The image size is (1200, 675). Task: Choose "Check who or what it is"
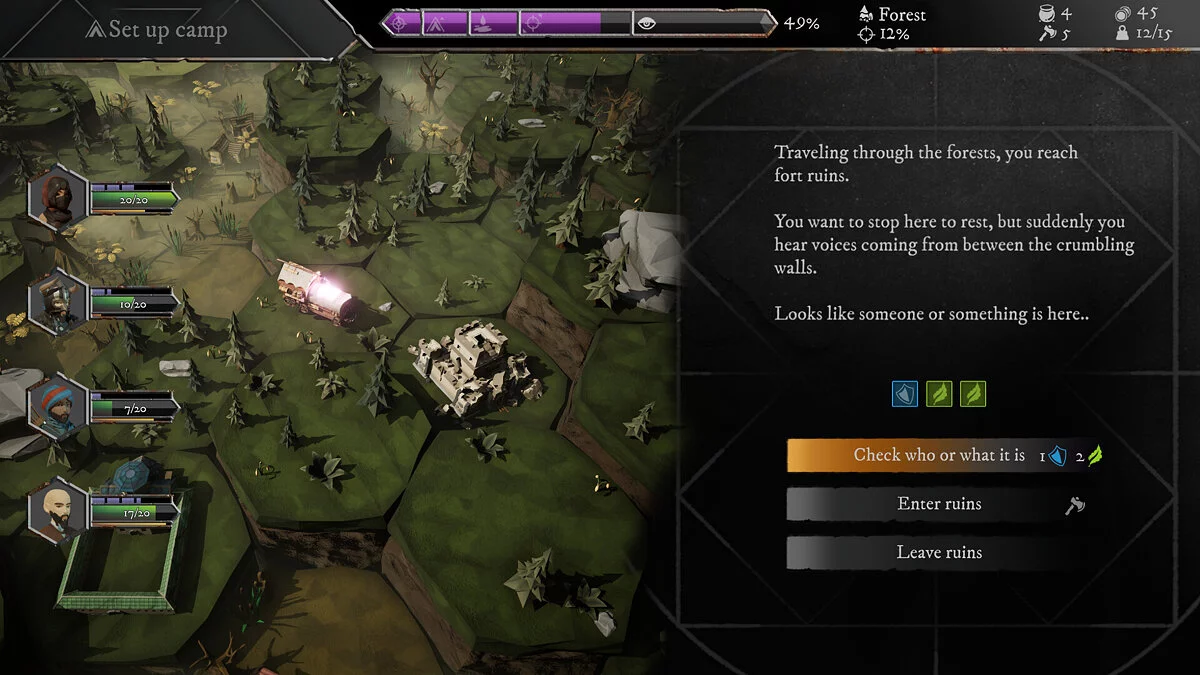click(938, 456)
